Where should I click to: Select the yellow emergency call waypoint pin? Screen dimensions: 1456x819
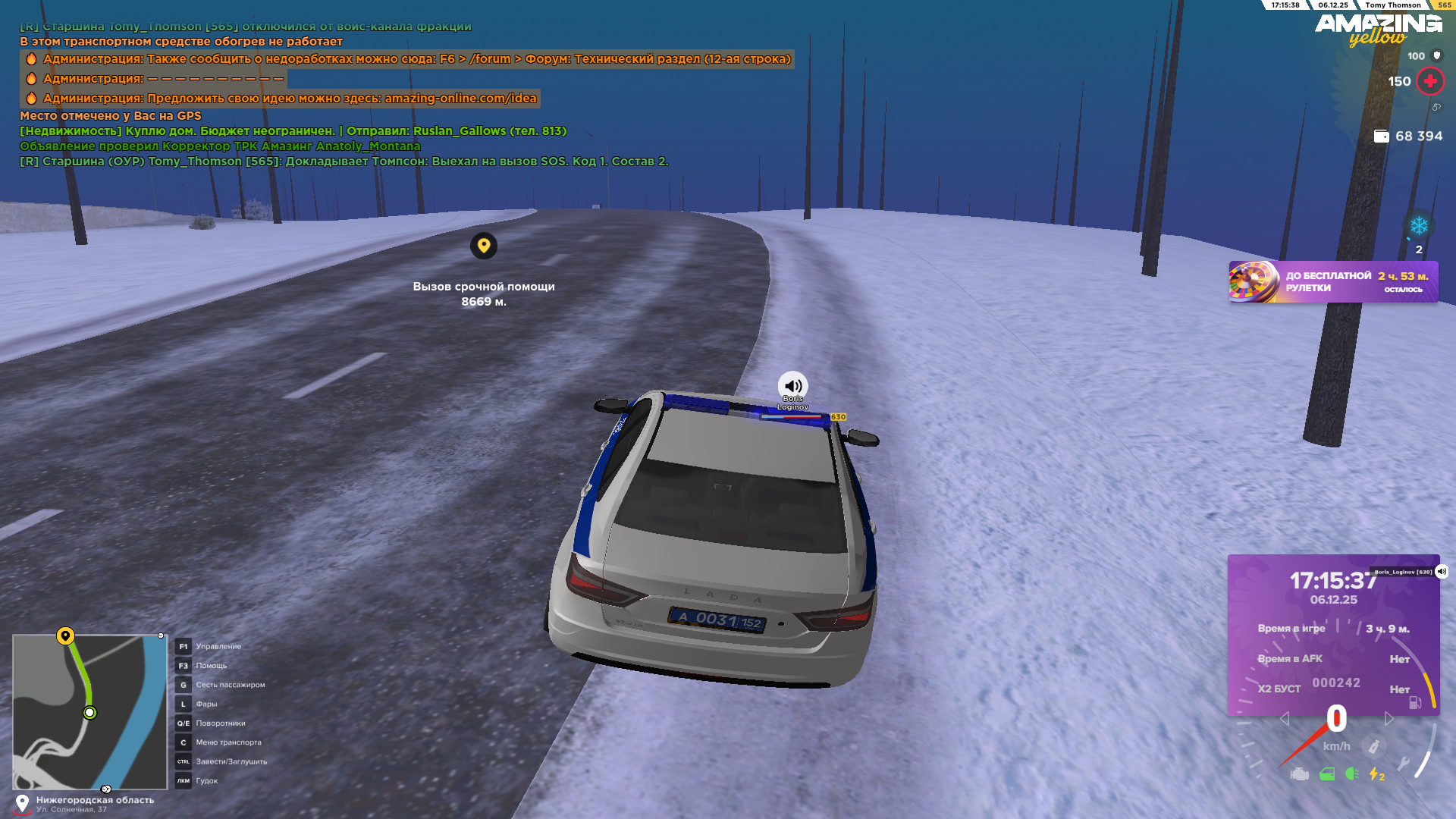click(484, 246)
